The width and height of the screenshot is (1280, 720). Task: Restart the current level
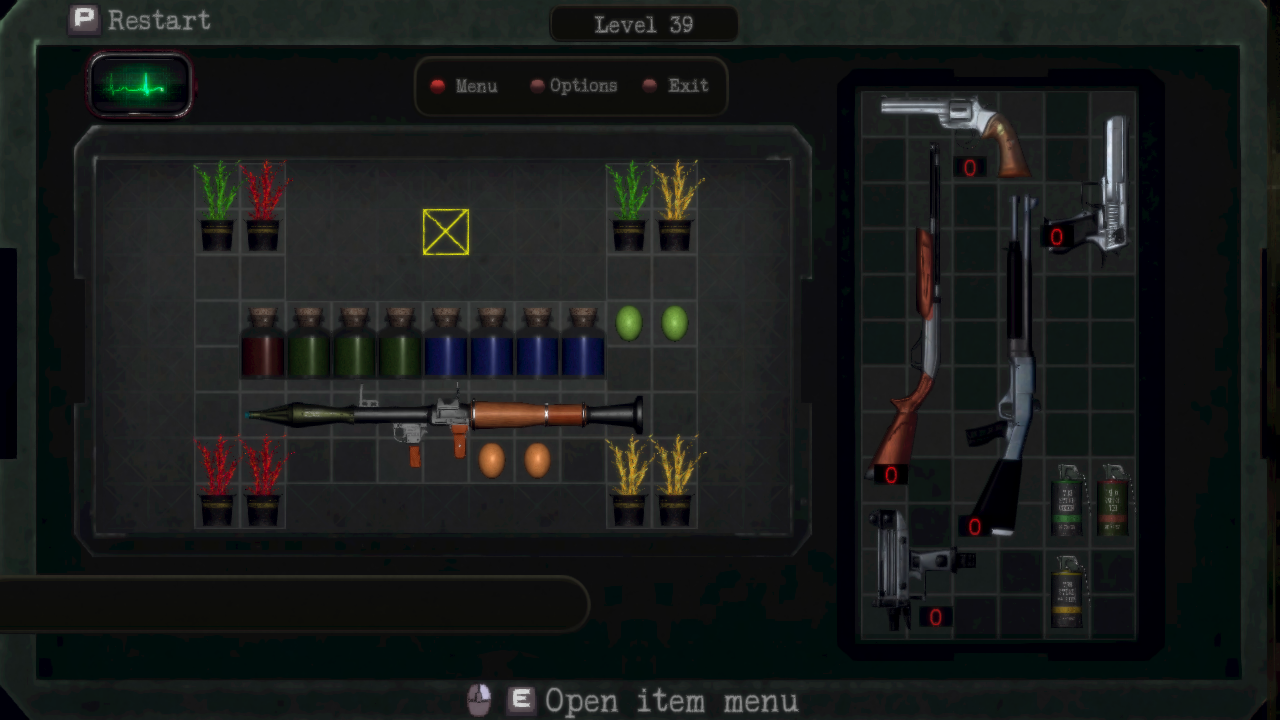point(140,20)
